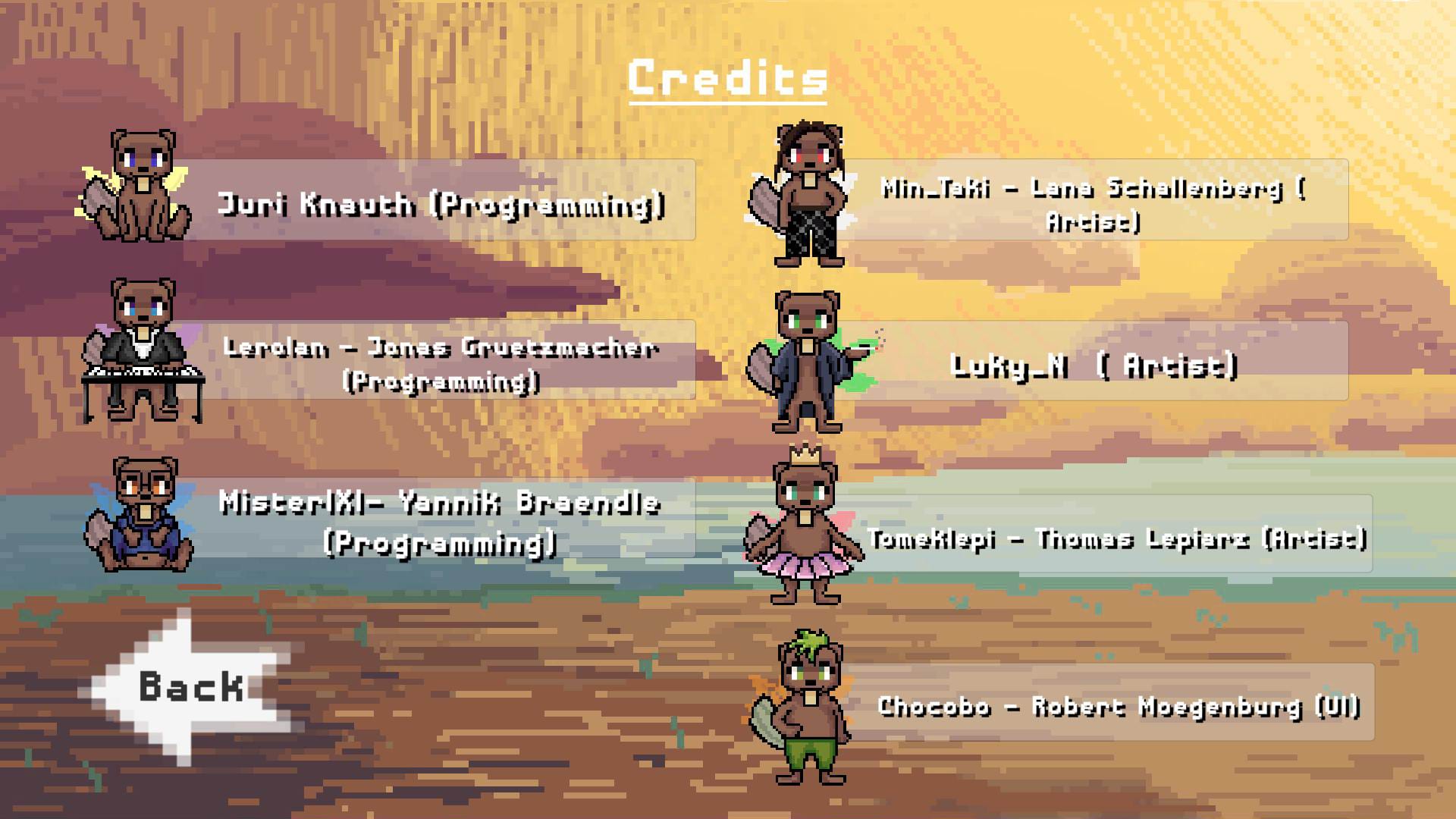Click the Chocobo - Robert Moegenburg (UI) entry
Screen dimensions: 1456x819
[x=1122, y=707]
